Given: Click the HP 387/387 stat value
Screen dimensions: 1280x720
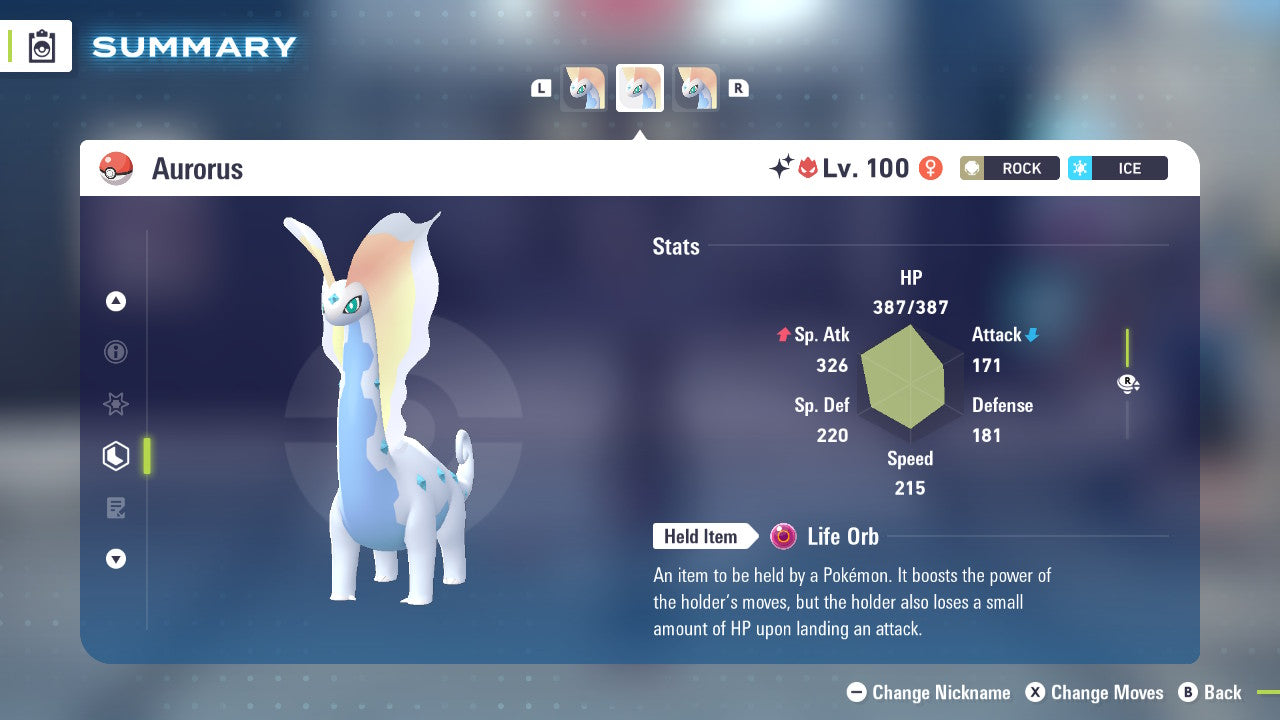Looking at the screenshot, I should coord(909,307).
